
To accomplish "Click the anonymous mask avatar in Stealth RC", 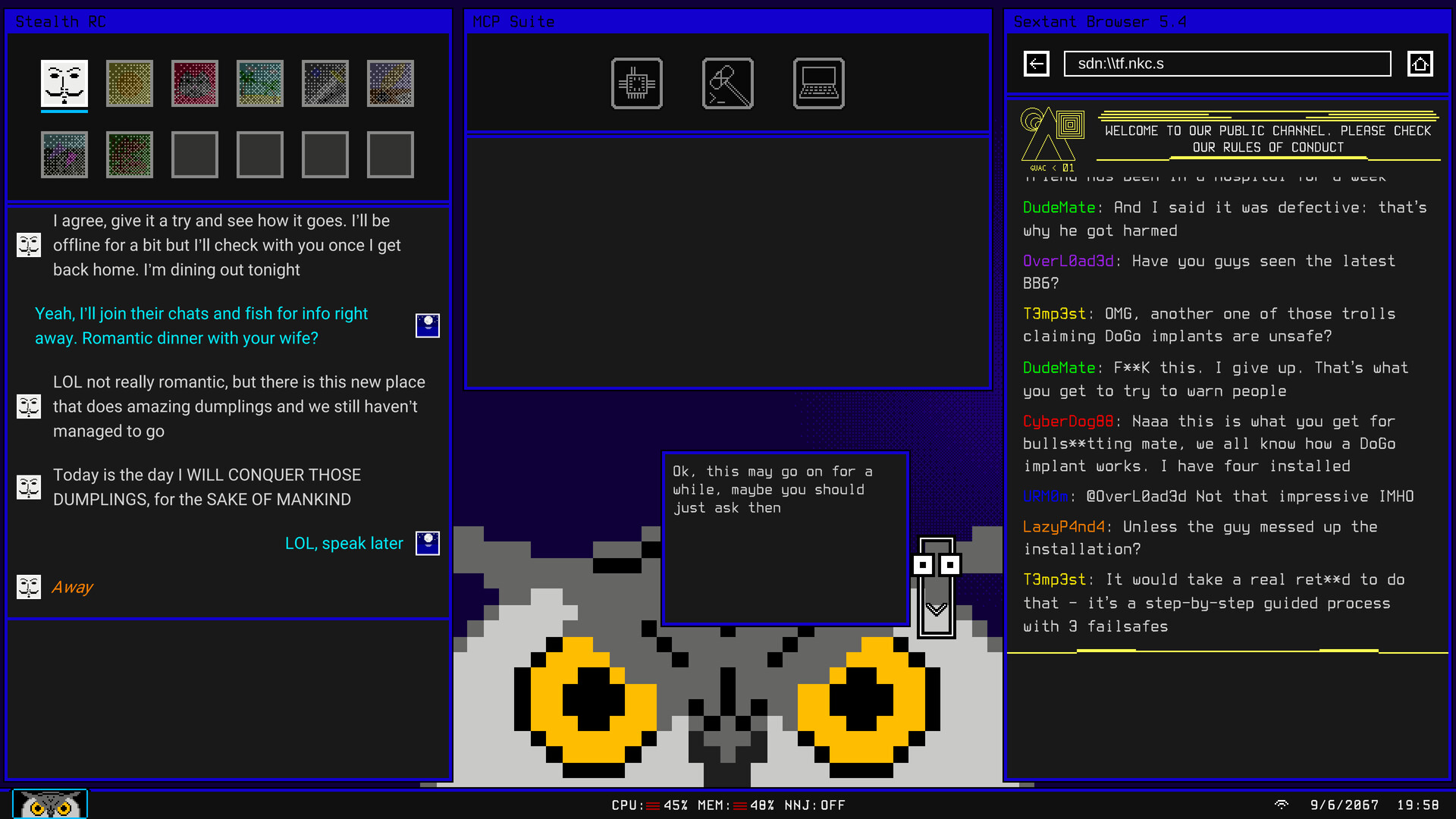I will click(64, 83).
